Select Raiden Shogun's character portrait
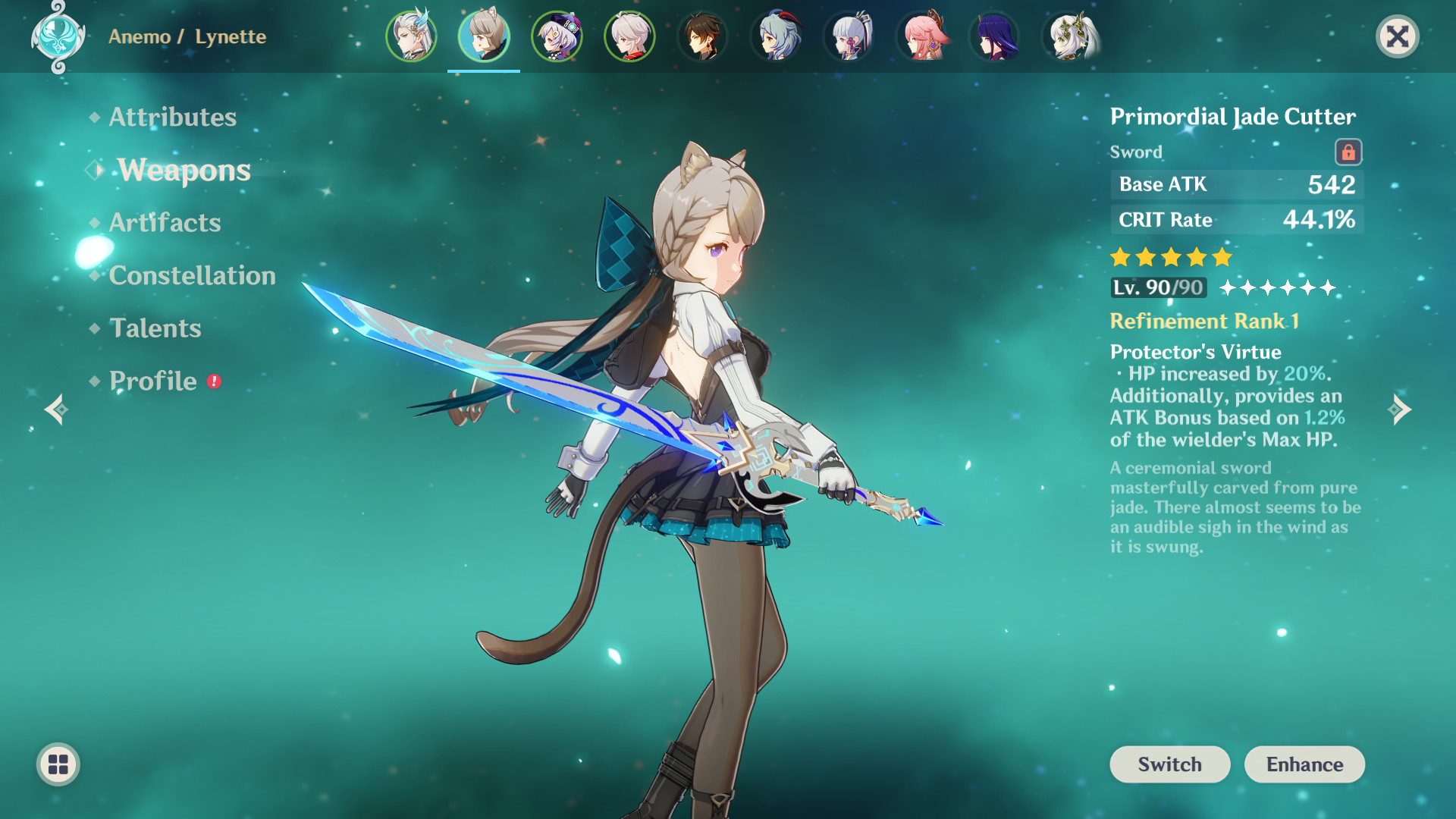The image size is (1456, 819). pos(994,36)
